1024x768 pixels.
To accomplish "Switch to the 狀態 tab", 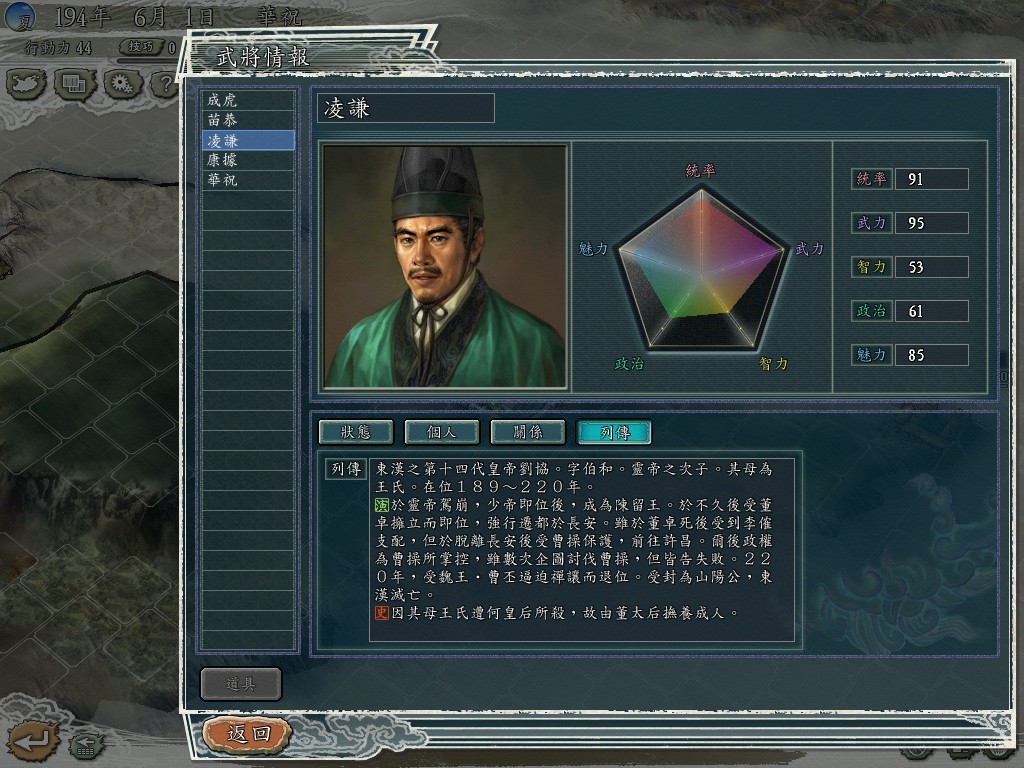I will [x=355, y=432].
